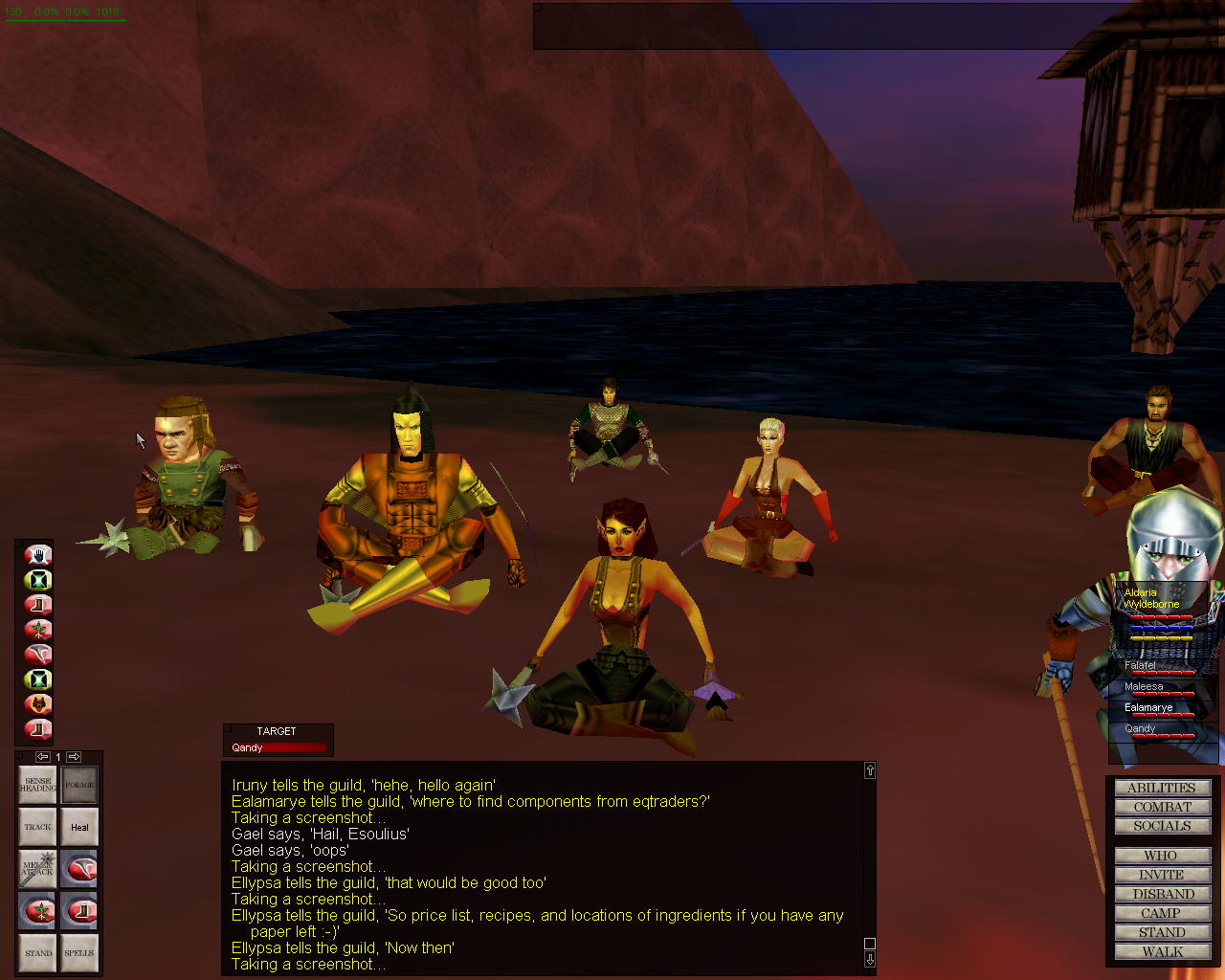Click the CAMP button to log out

(x=1162, y=913)
